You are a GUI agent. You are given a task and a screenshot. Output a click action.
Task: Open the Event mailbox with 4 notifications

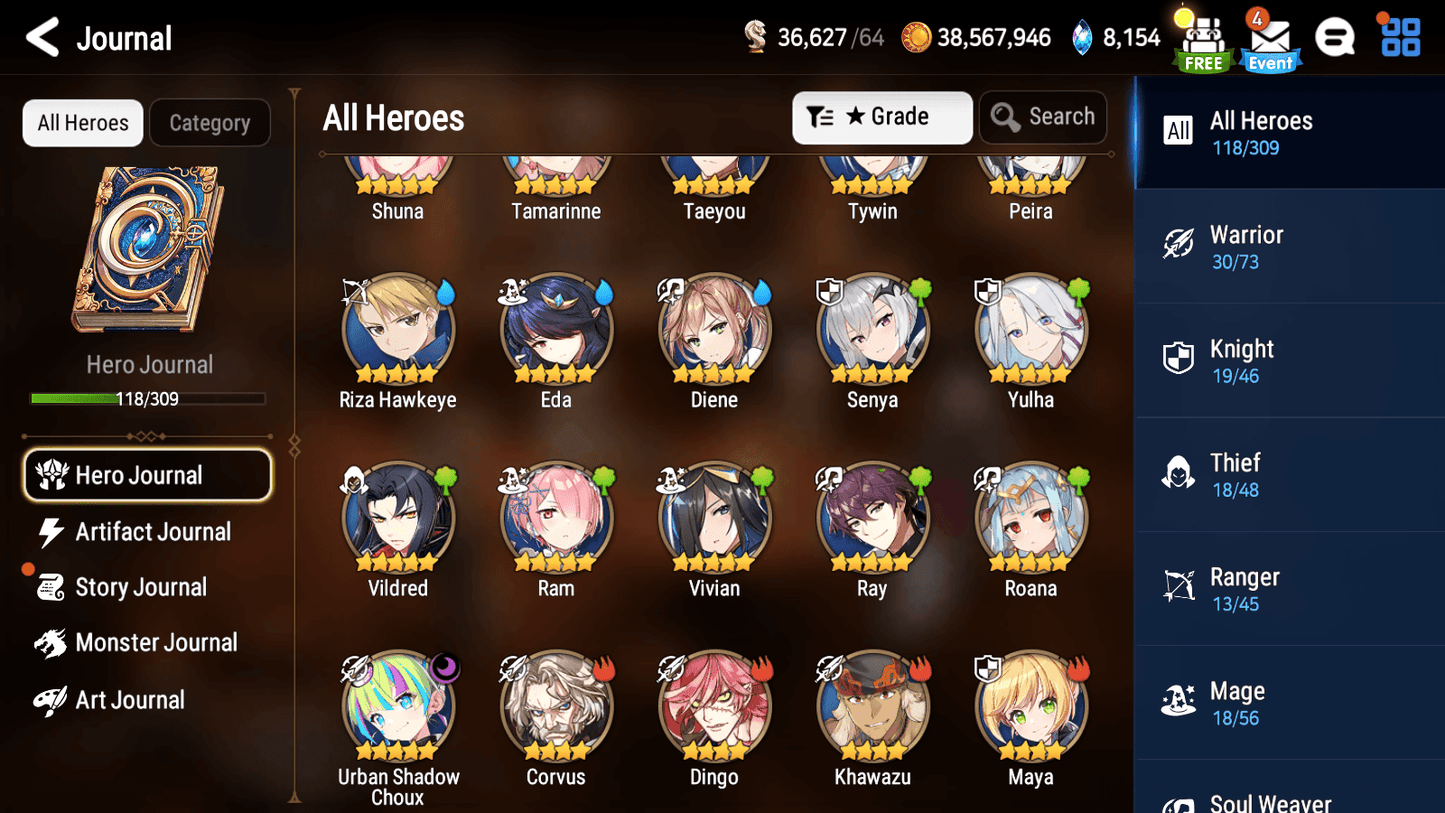coord(1269,38)
